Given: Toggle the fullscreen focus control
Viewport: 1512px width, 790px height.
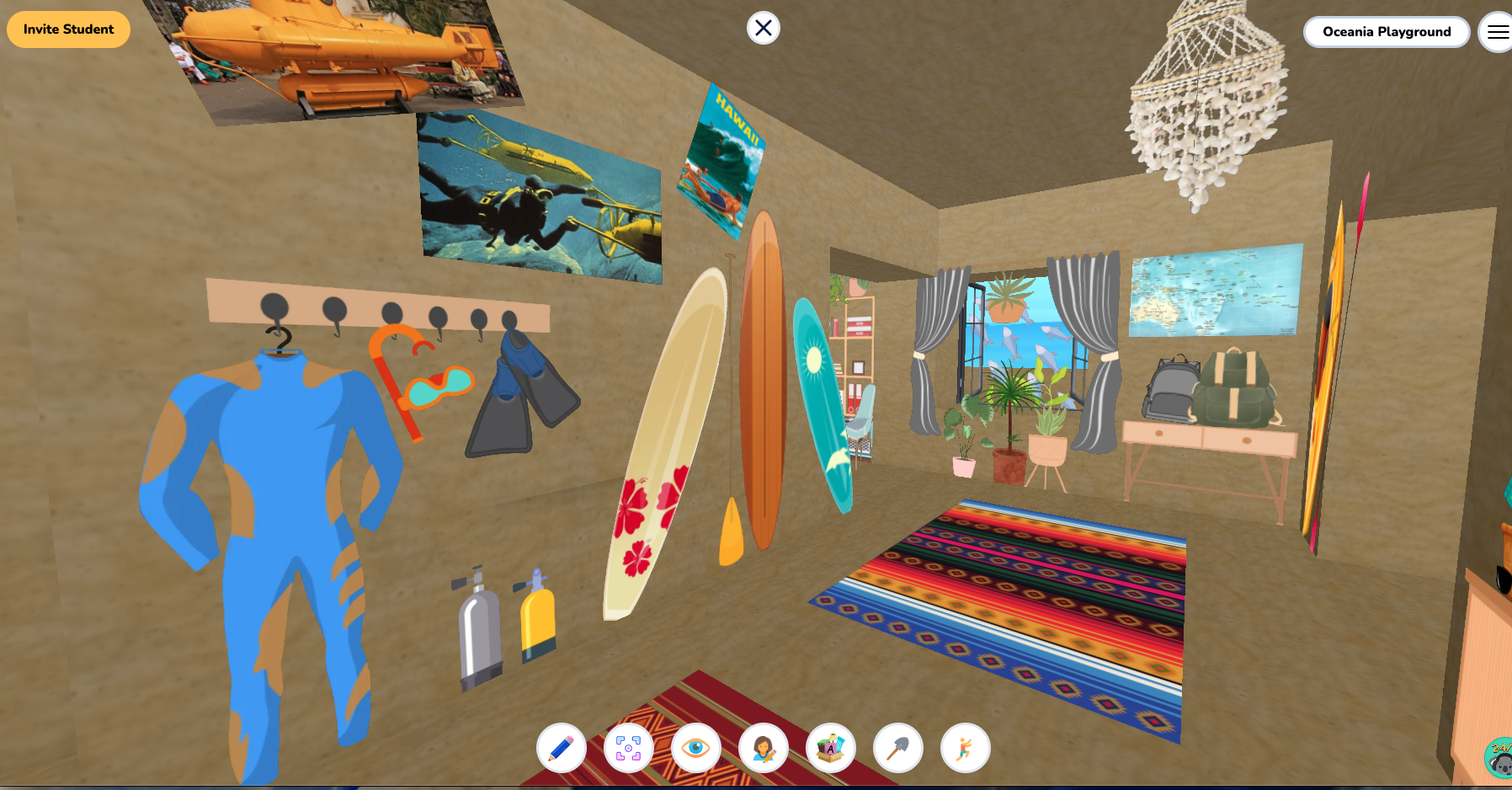Looking at the screenshot, I should (x=629, y=748).
